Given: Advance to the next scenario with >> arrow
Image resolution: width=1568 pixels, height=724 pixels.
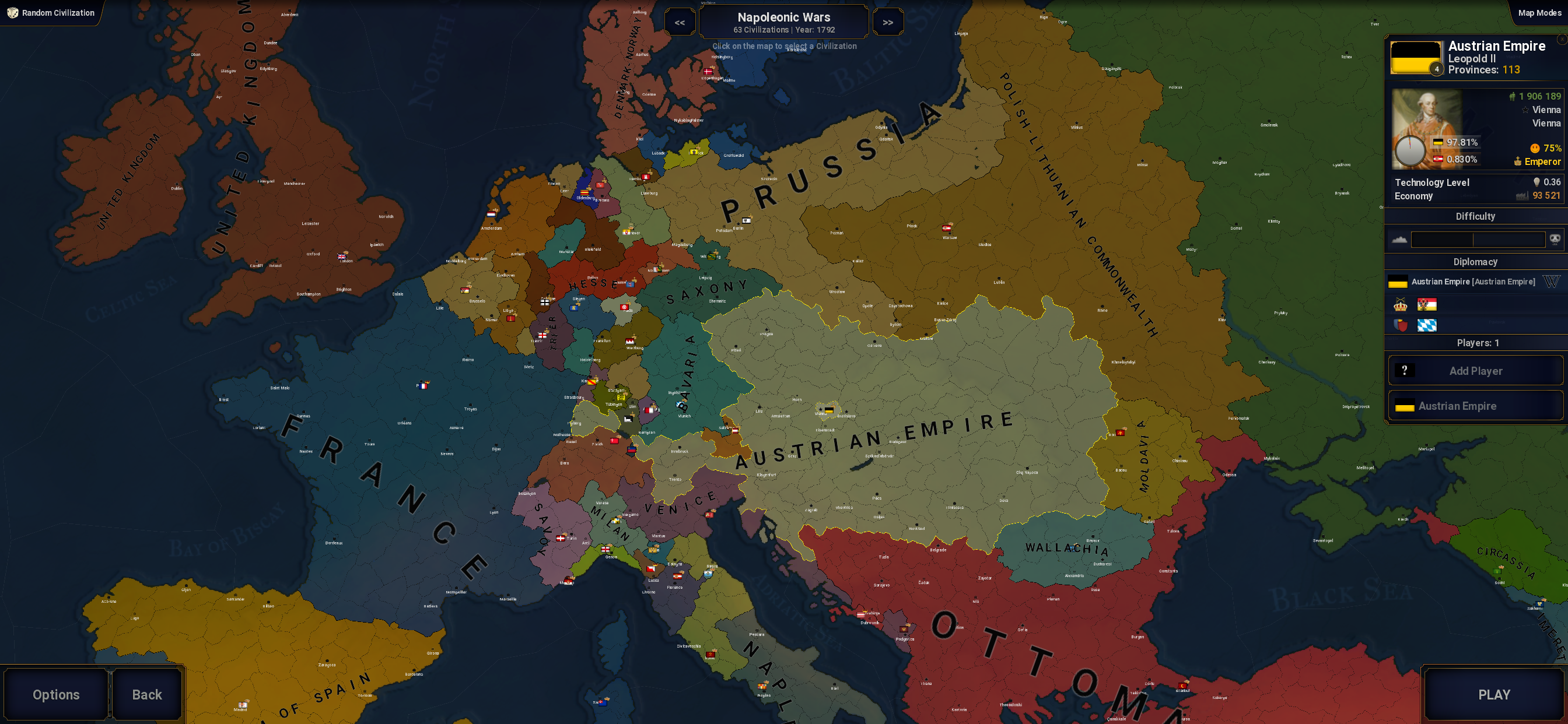Looking at the screenshot, I should coord(888,22).
